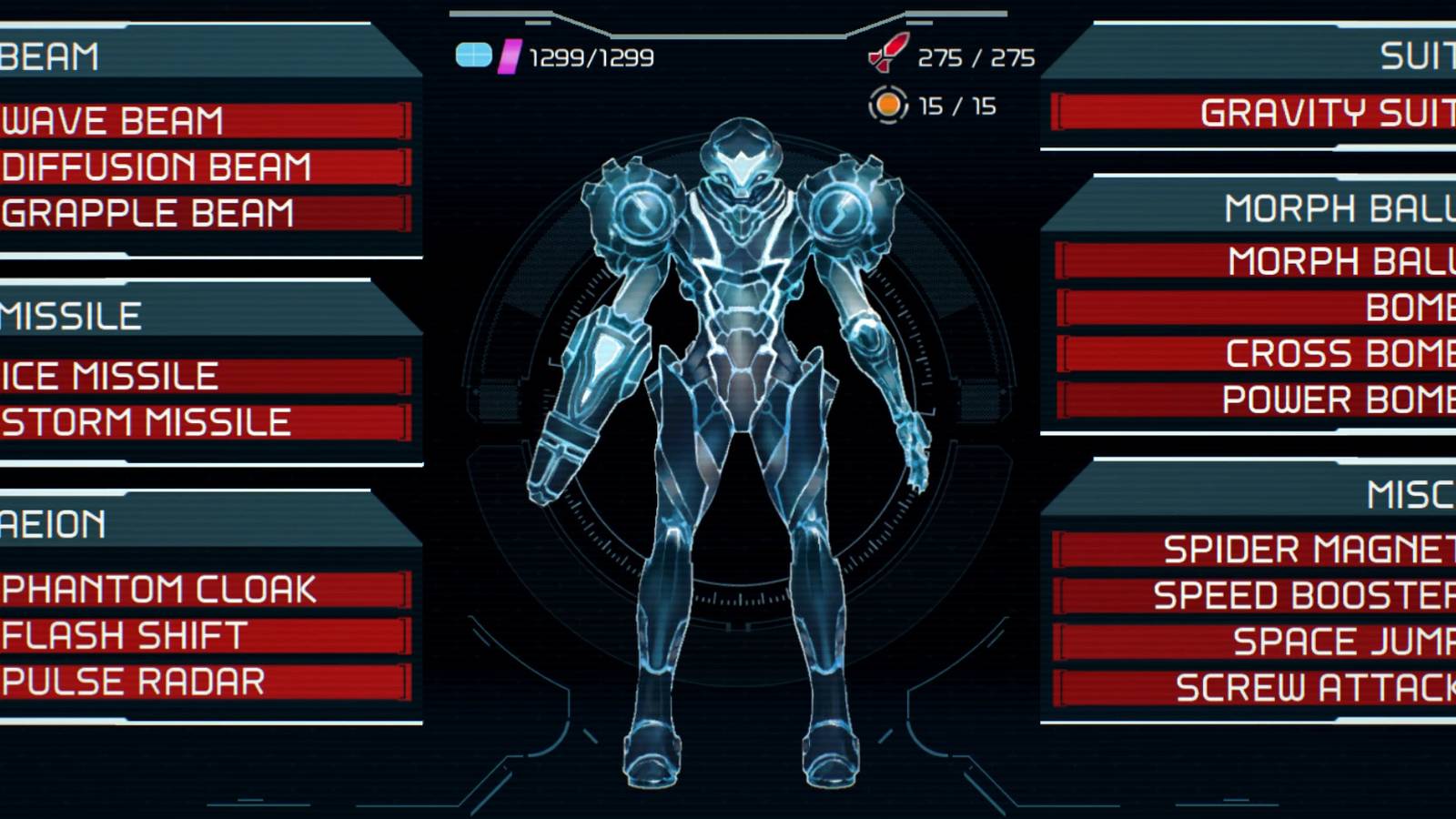Toggle the Flash Shift ability
This screenshot has height=819, width=1456.
182,637
